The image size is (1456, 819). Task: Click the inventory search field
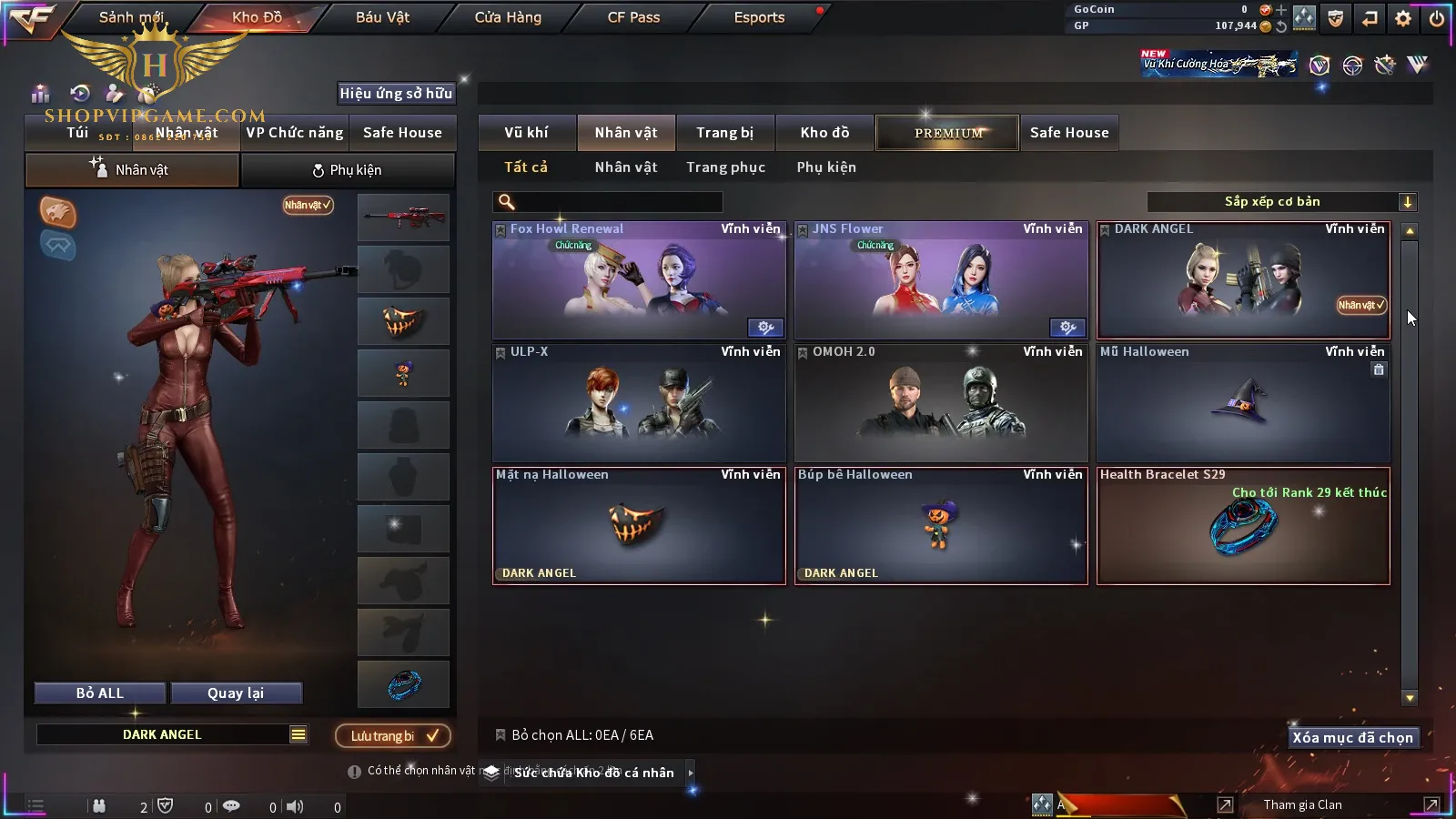[x=619, y=202]
